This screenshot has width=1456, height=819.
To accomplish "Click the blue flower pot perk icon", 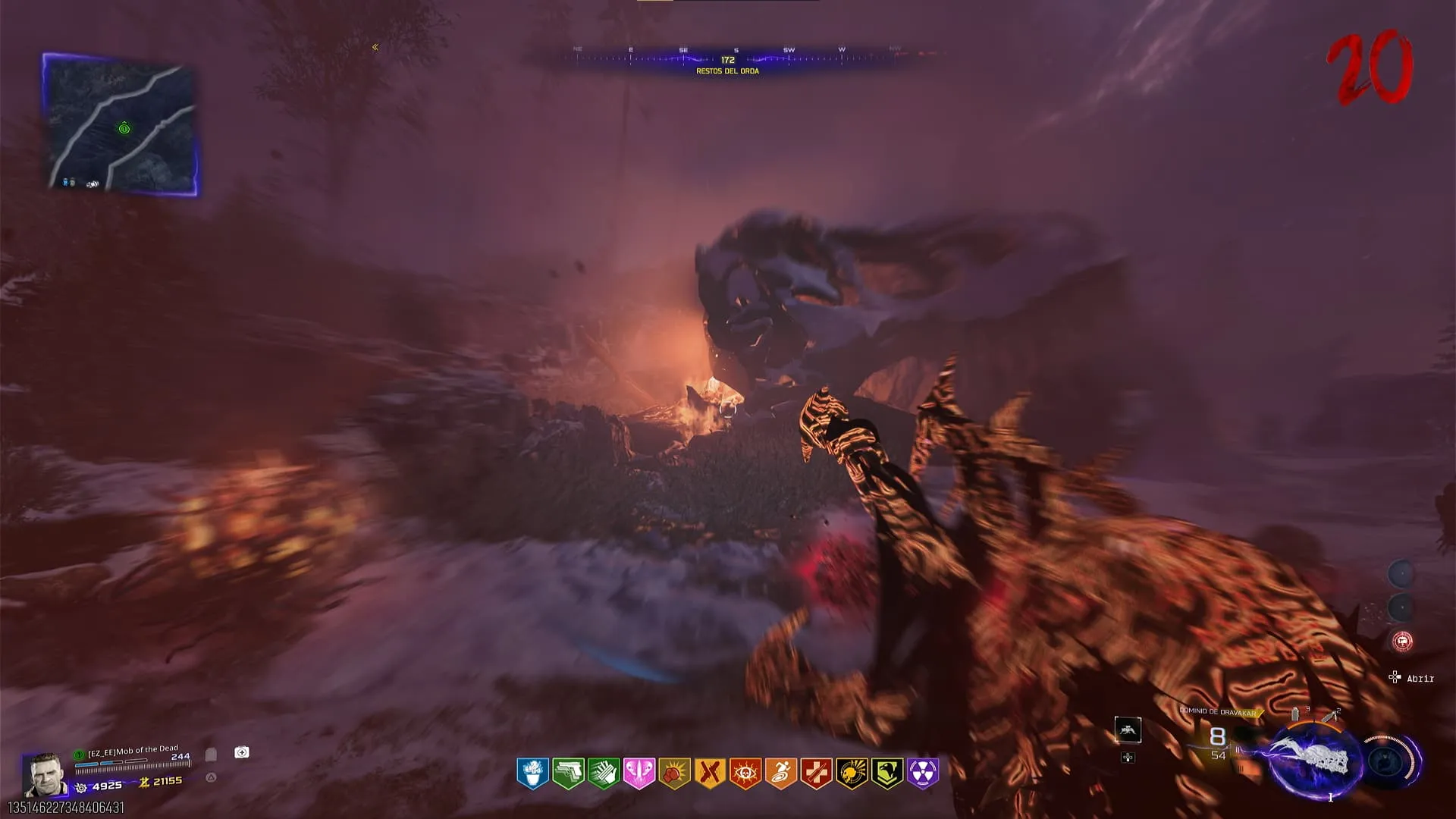I will pyautogui.click(x=533, y=773).
